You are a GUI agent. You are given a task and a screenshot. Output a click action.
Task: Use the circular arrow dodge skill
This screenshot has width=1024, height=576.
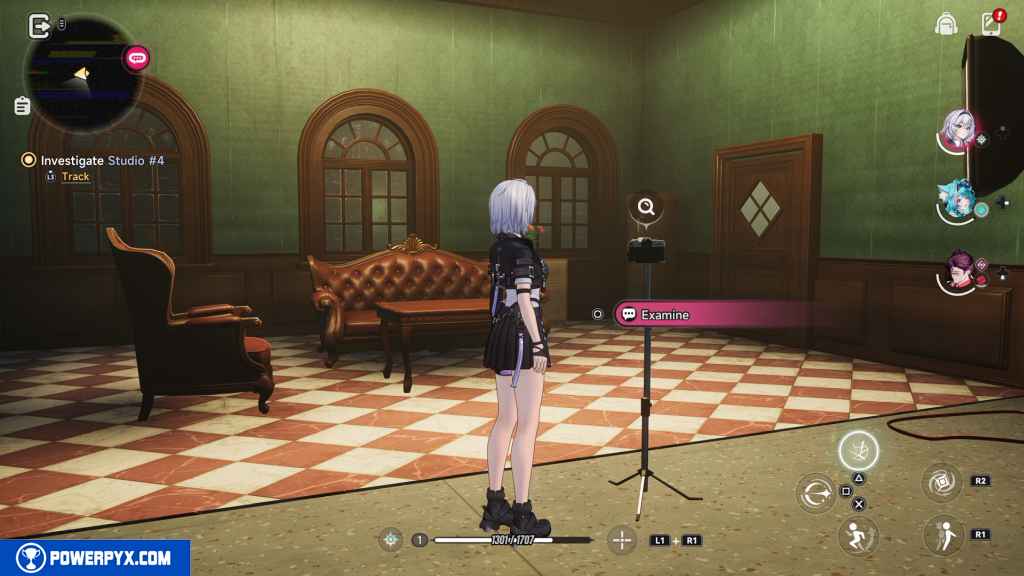[x=816, y=493]
